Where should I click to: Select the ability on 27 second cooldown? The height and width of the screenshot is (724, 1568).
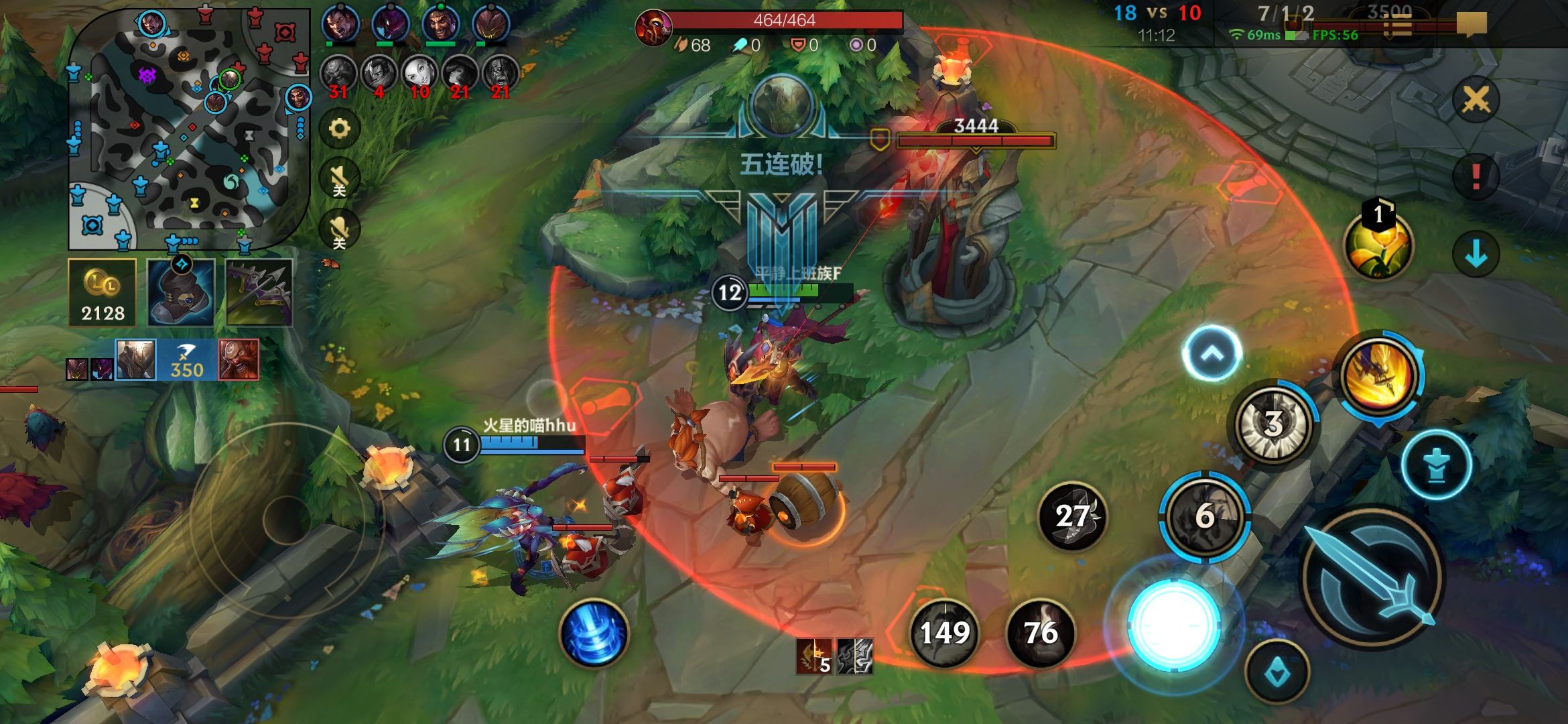tap(1072, 516)
